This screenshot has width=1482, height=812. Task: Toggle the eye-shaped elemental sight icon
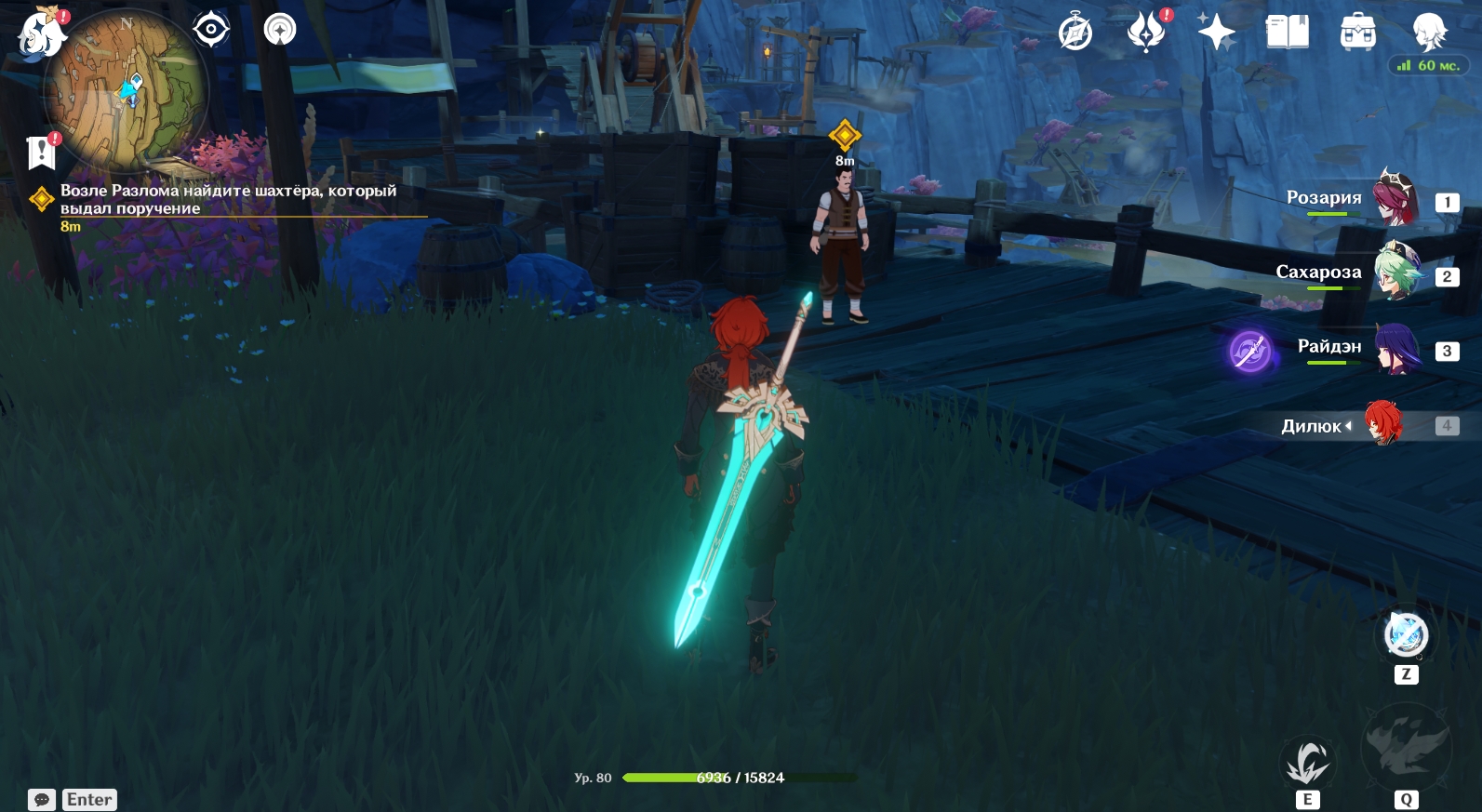pyautogui.click(x=211, y=30)
